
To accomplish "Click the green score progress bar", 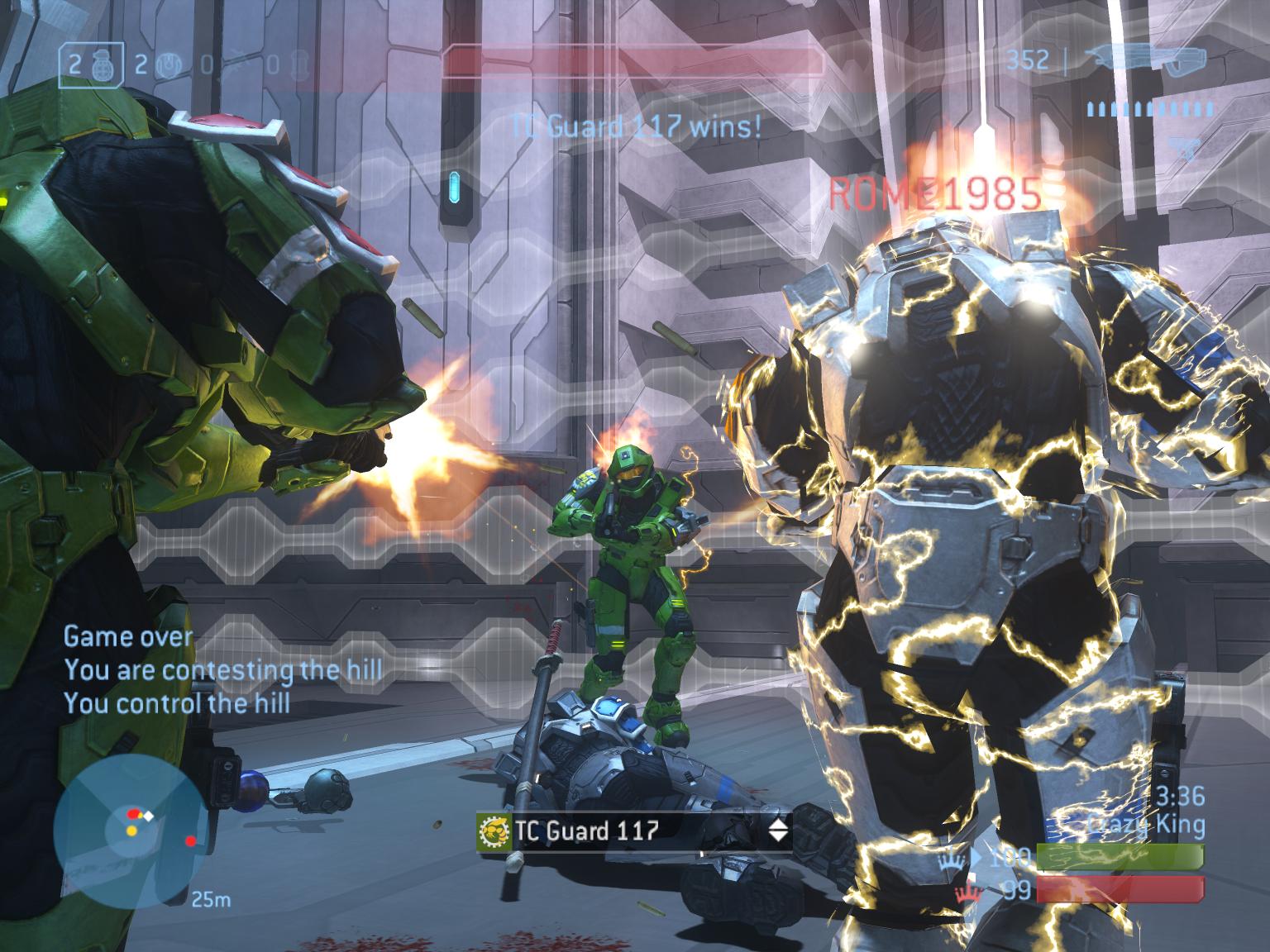I will (x=1121, y=857).
